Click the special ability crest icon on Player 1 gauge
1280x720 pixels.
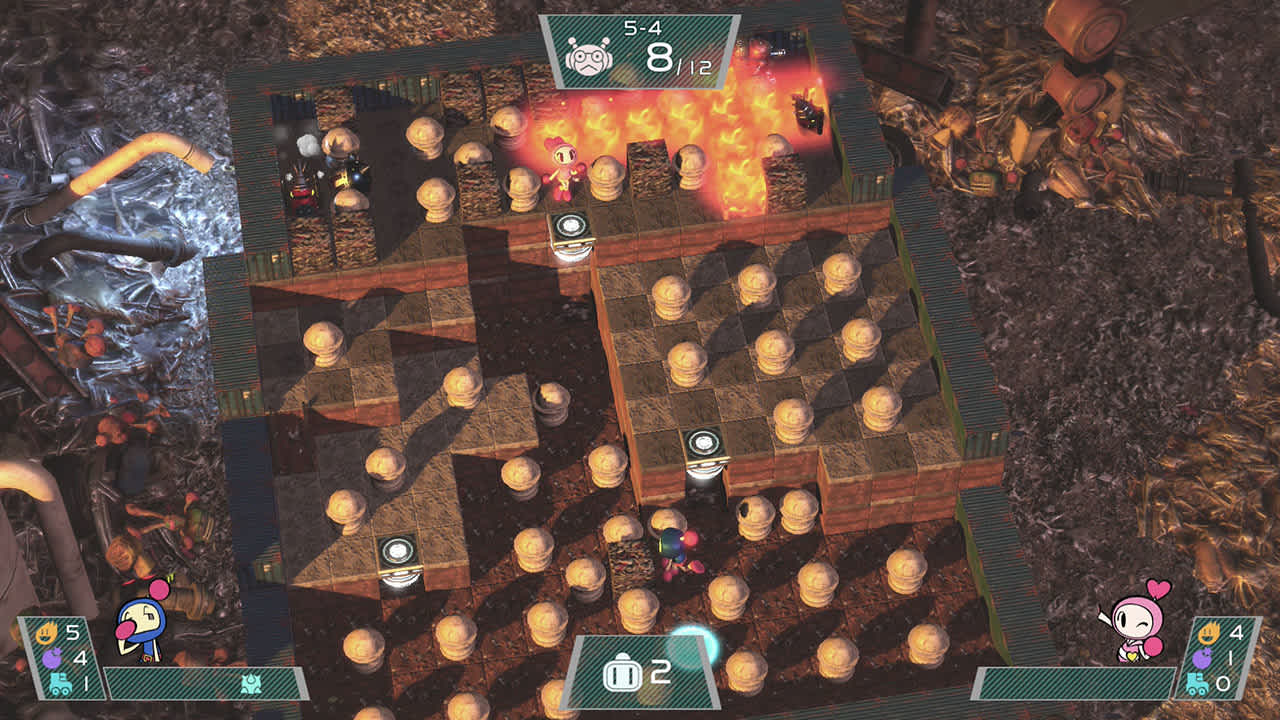(x=250, y=684)
